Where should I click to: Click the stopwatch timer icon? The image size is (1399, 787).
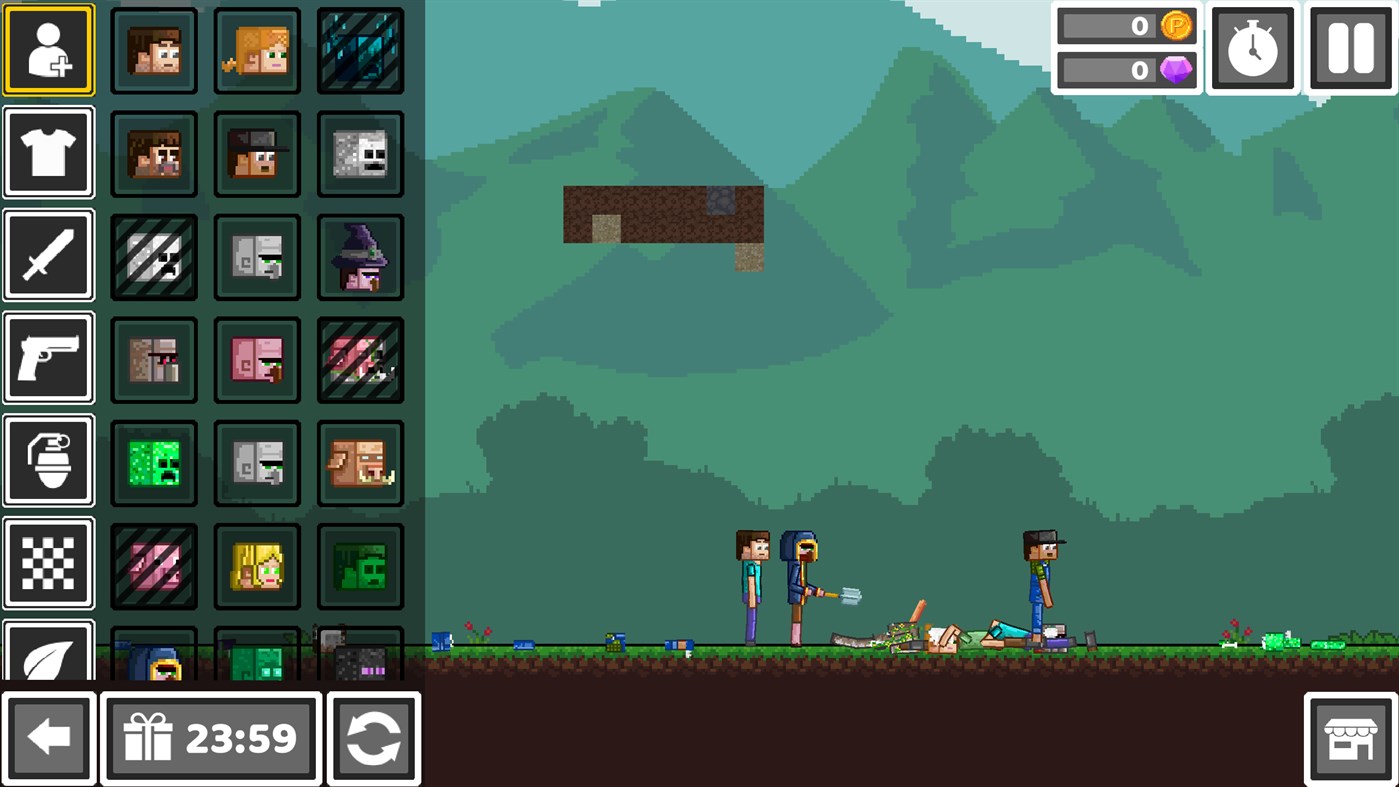[1252, 47]
